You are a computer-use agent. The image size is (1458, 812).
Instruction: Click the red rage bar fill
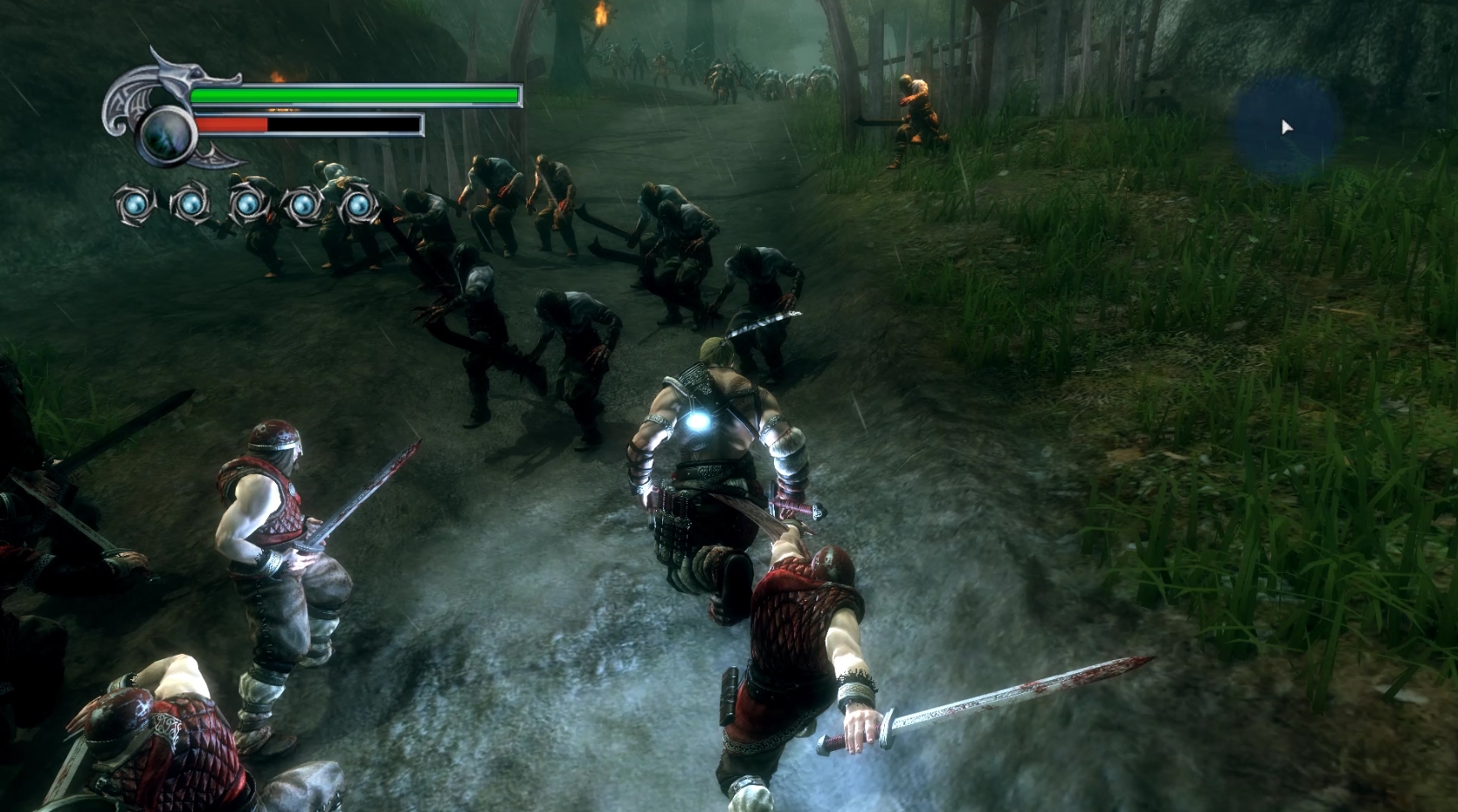pyautogui.click(x=231, y=125)
